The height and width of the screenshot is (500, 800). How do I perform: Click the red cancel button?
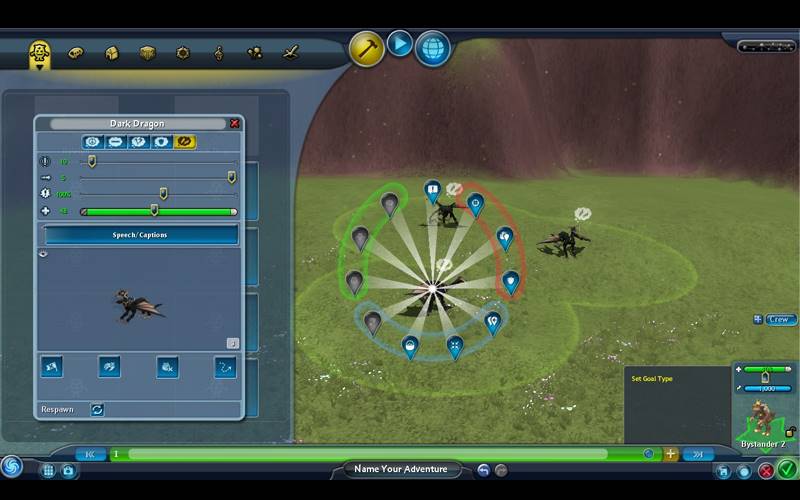[766, 470]
